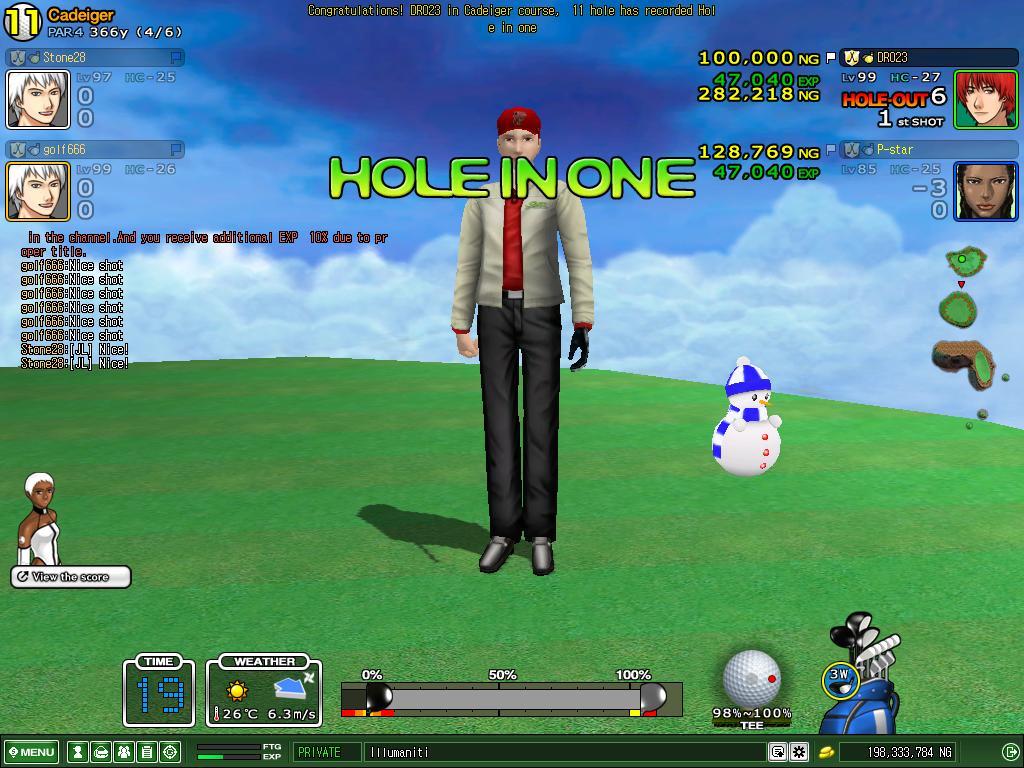This screenshot has width=1024, height=768.
Task: Open the single person icon in toolbar
Action: click(77, 752)
